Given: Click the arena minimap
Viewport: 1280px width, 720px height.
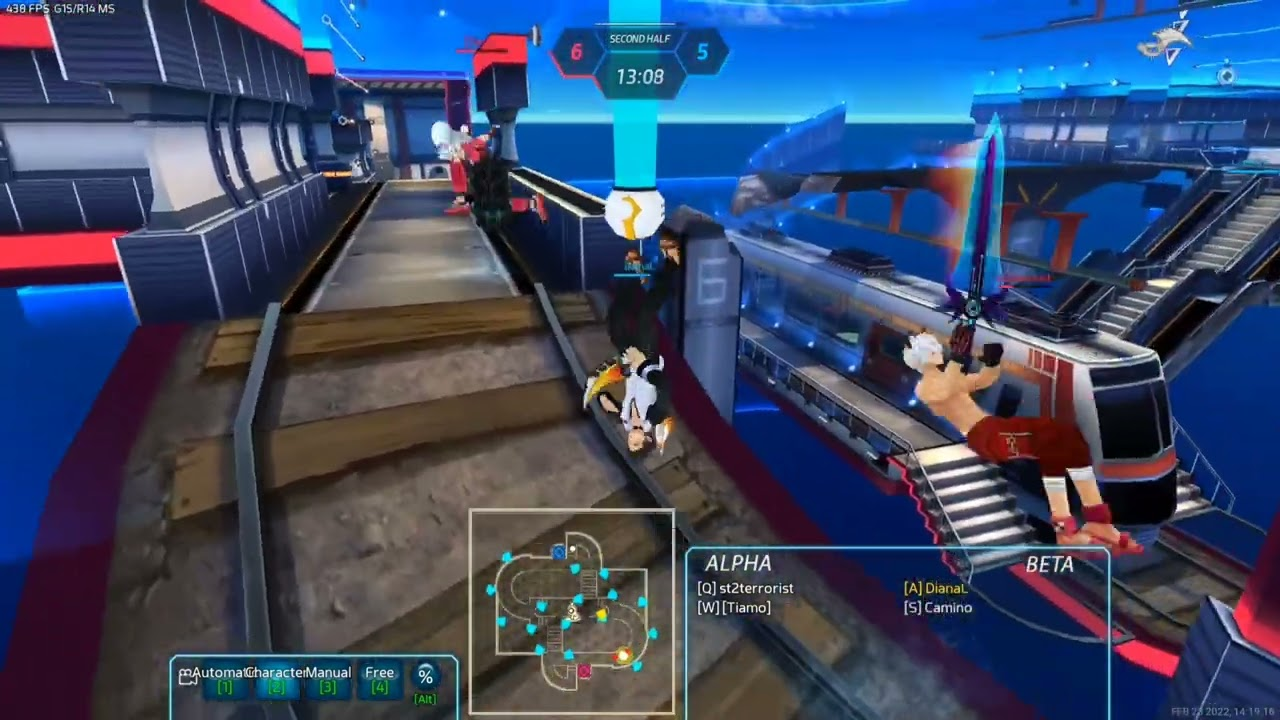Looking at the screenshot, I should pyautogui.click(x=572, y=610).
